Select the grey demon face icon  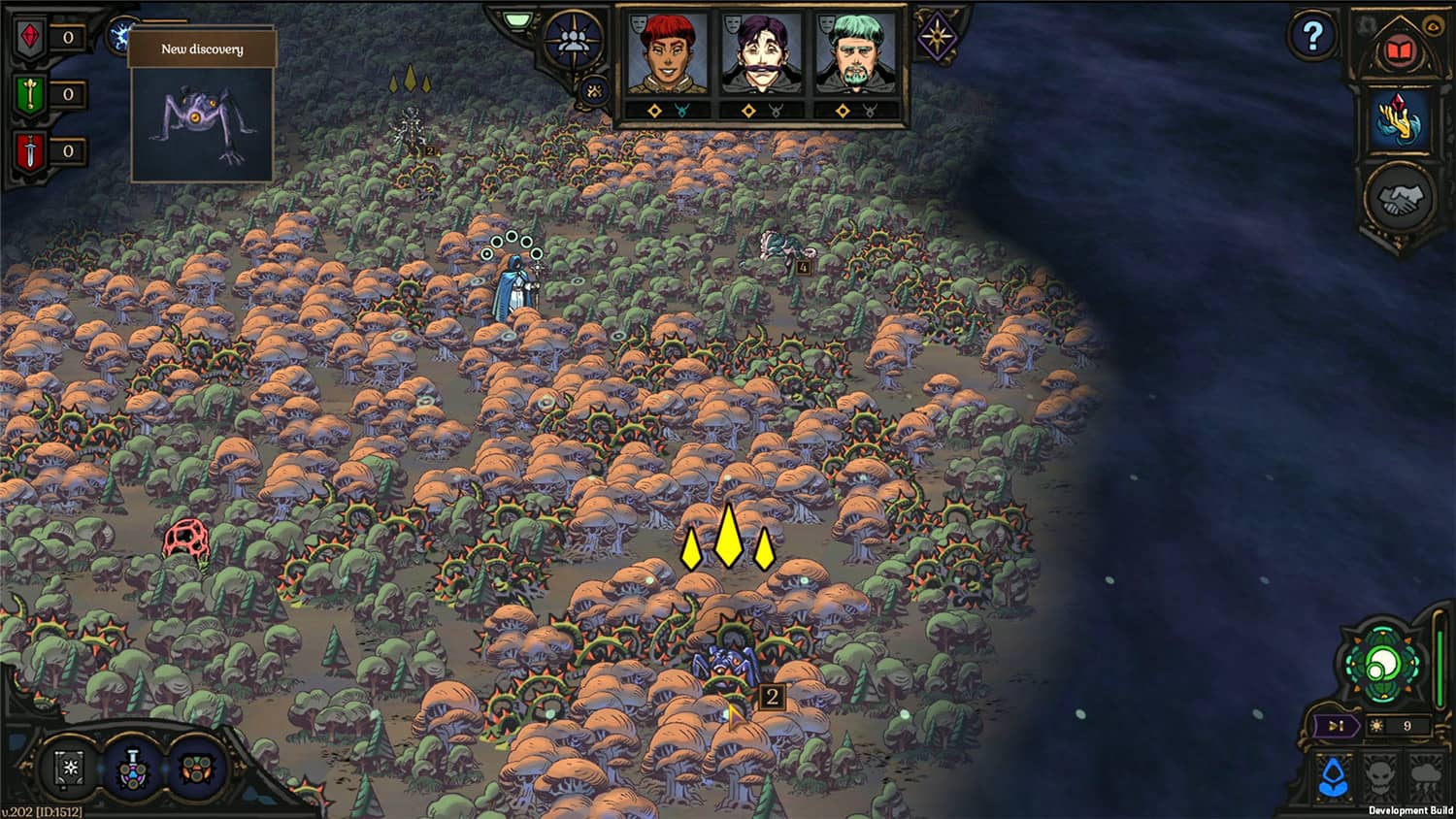point(1381,775)
